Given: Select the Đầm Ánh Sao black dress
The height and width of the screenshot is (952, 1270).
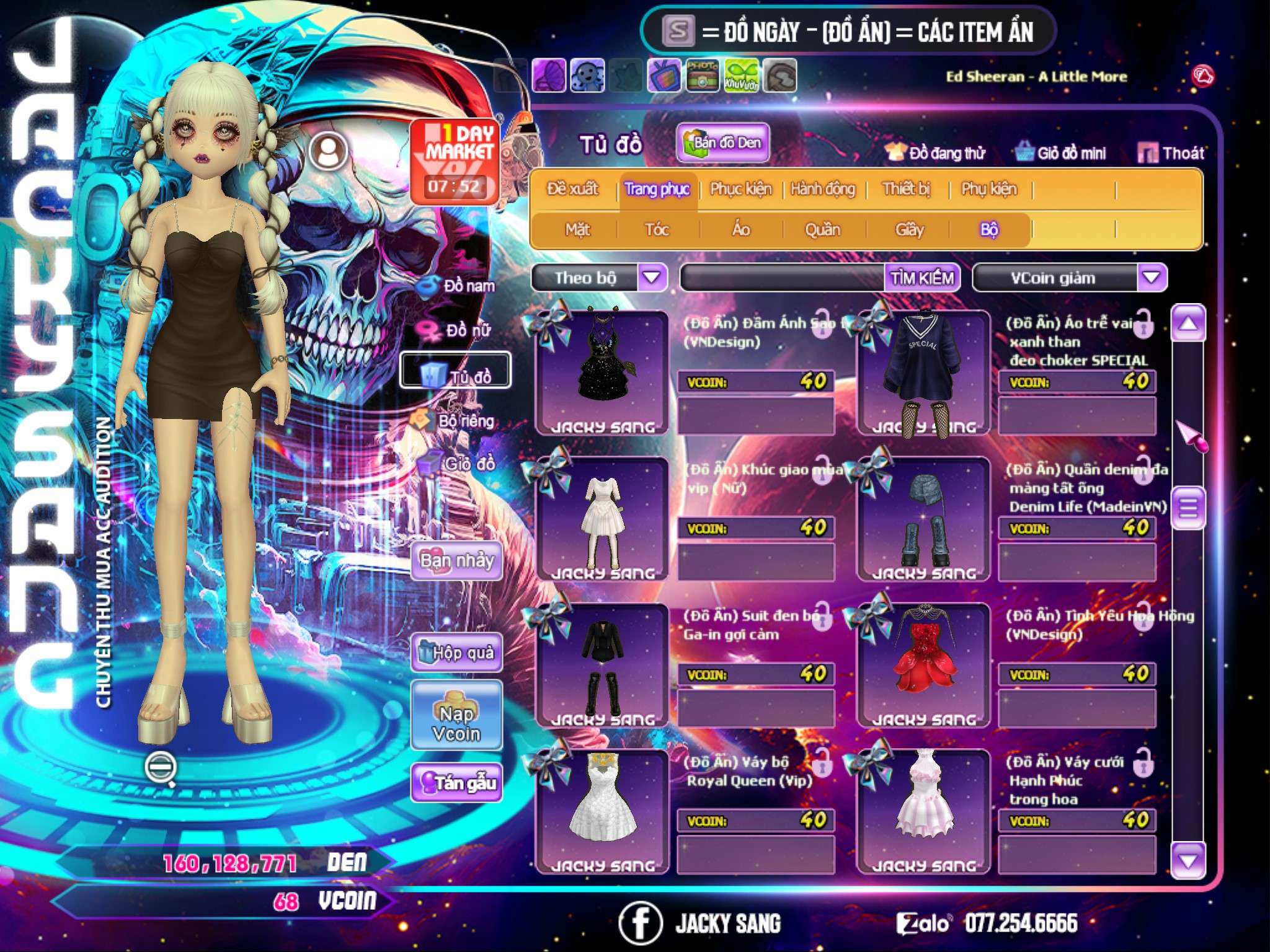Looking at the screenshot, I should (x=602, y=372).
